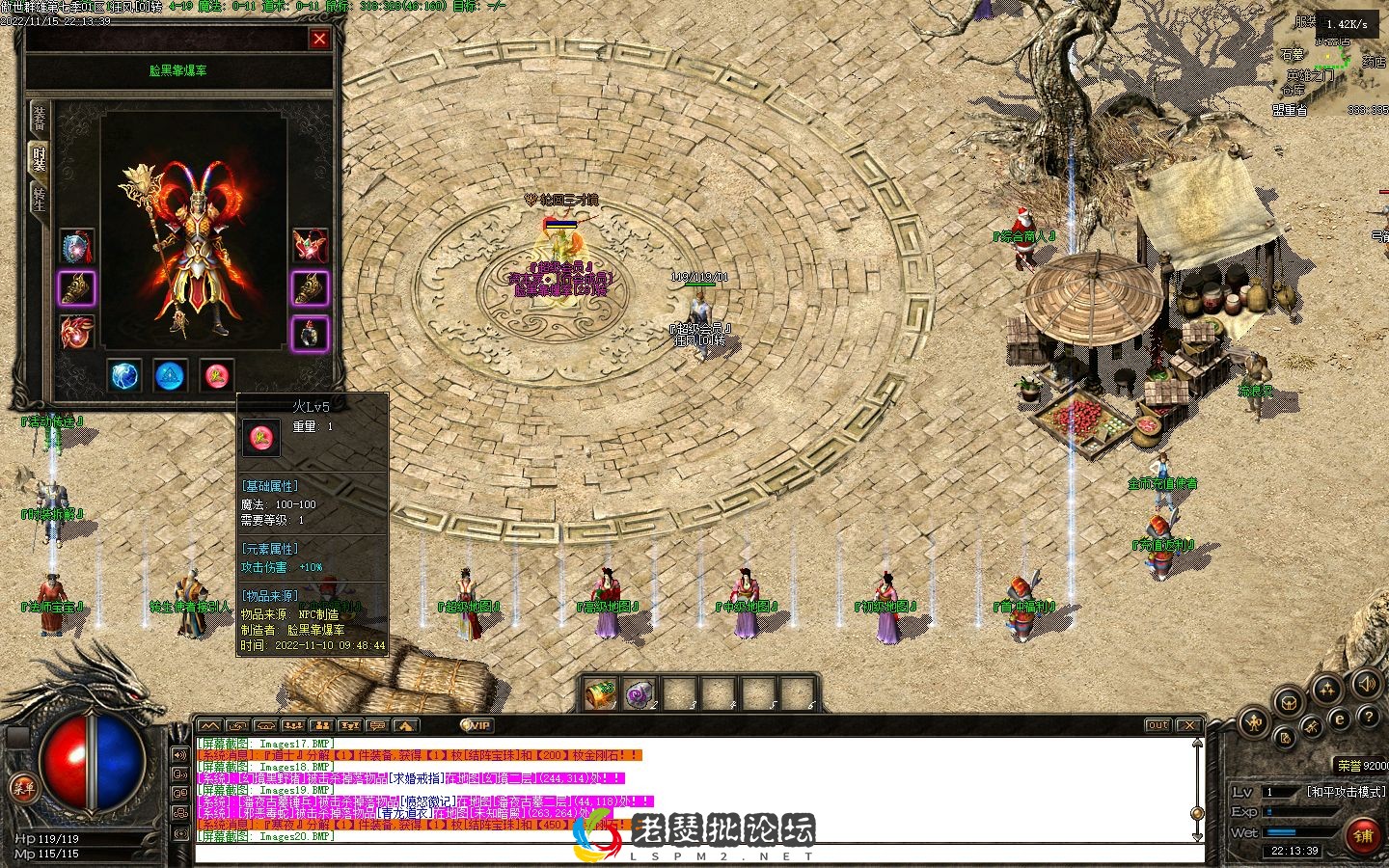The height and width of the screenshot is (868, 1389).
Task: Open the bag chest icon
Action: tap(1288, 701)
